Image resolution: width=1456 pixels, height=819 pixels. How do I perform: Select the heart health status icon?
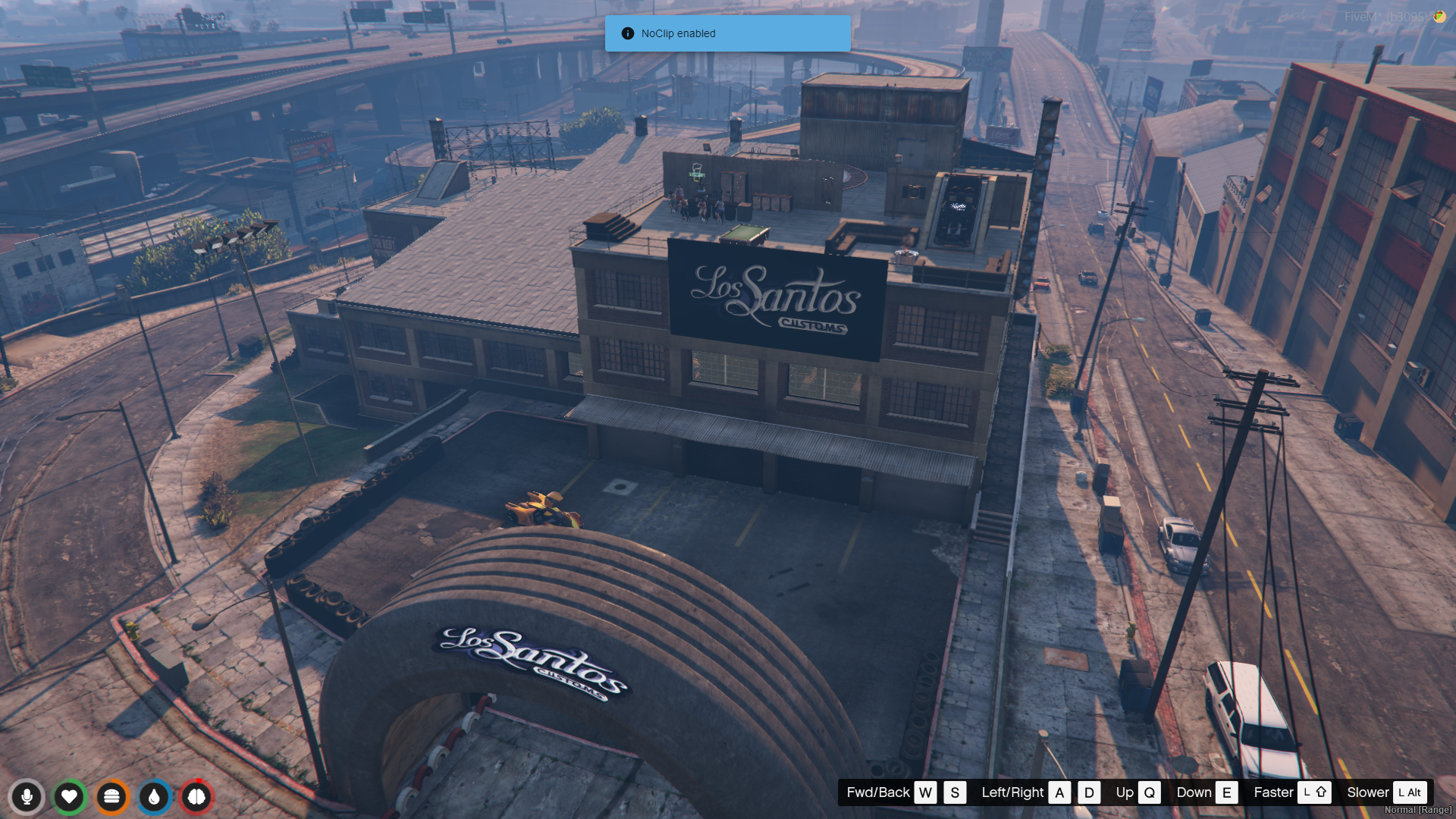point(69,797)
